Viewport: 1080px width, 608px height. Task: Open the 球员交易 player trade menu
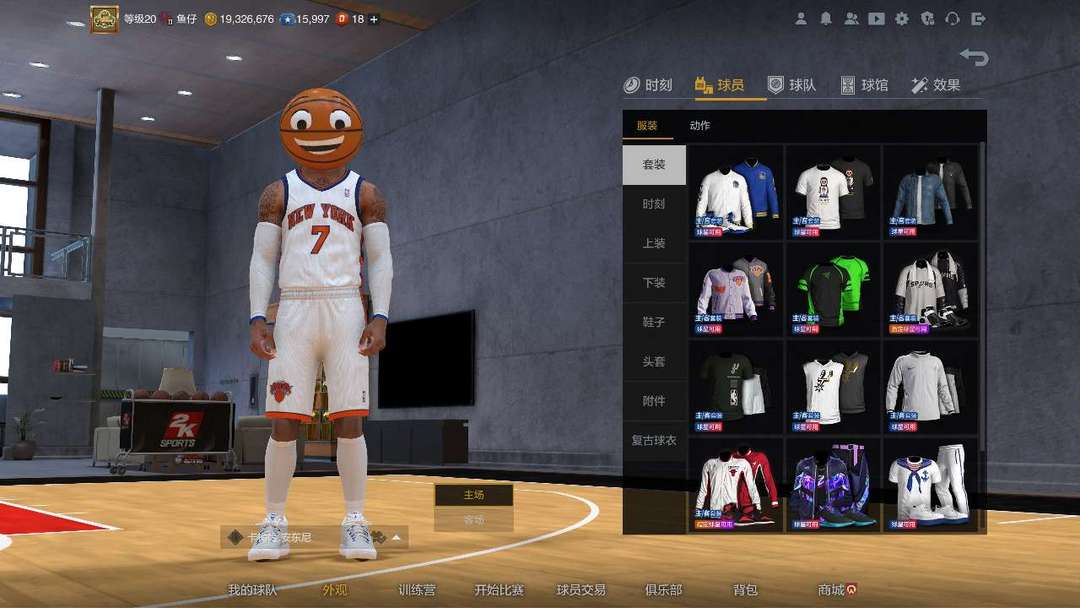[x=581, y=590]
